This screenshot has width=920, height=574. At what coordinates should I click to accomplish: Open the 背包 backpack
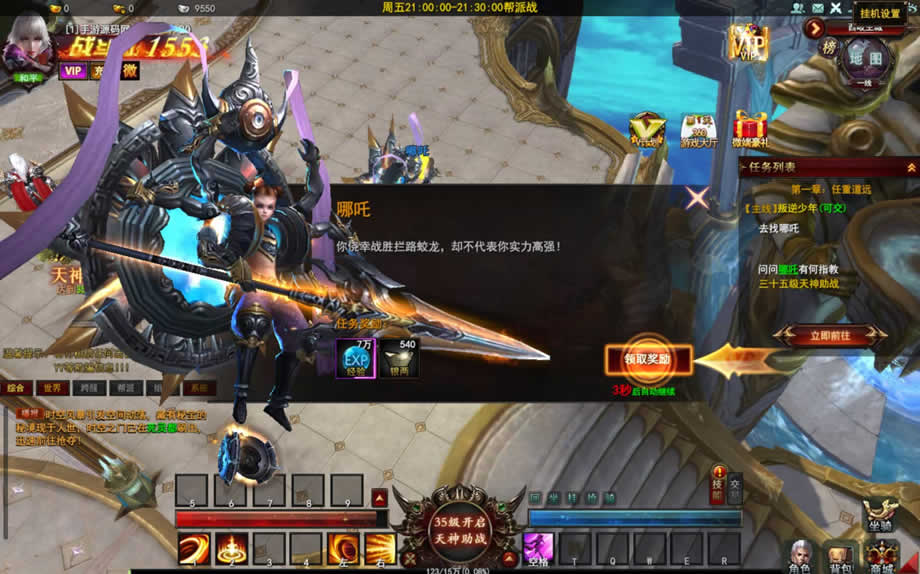[x=840, y=557]
